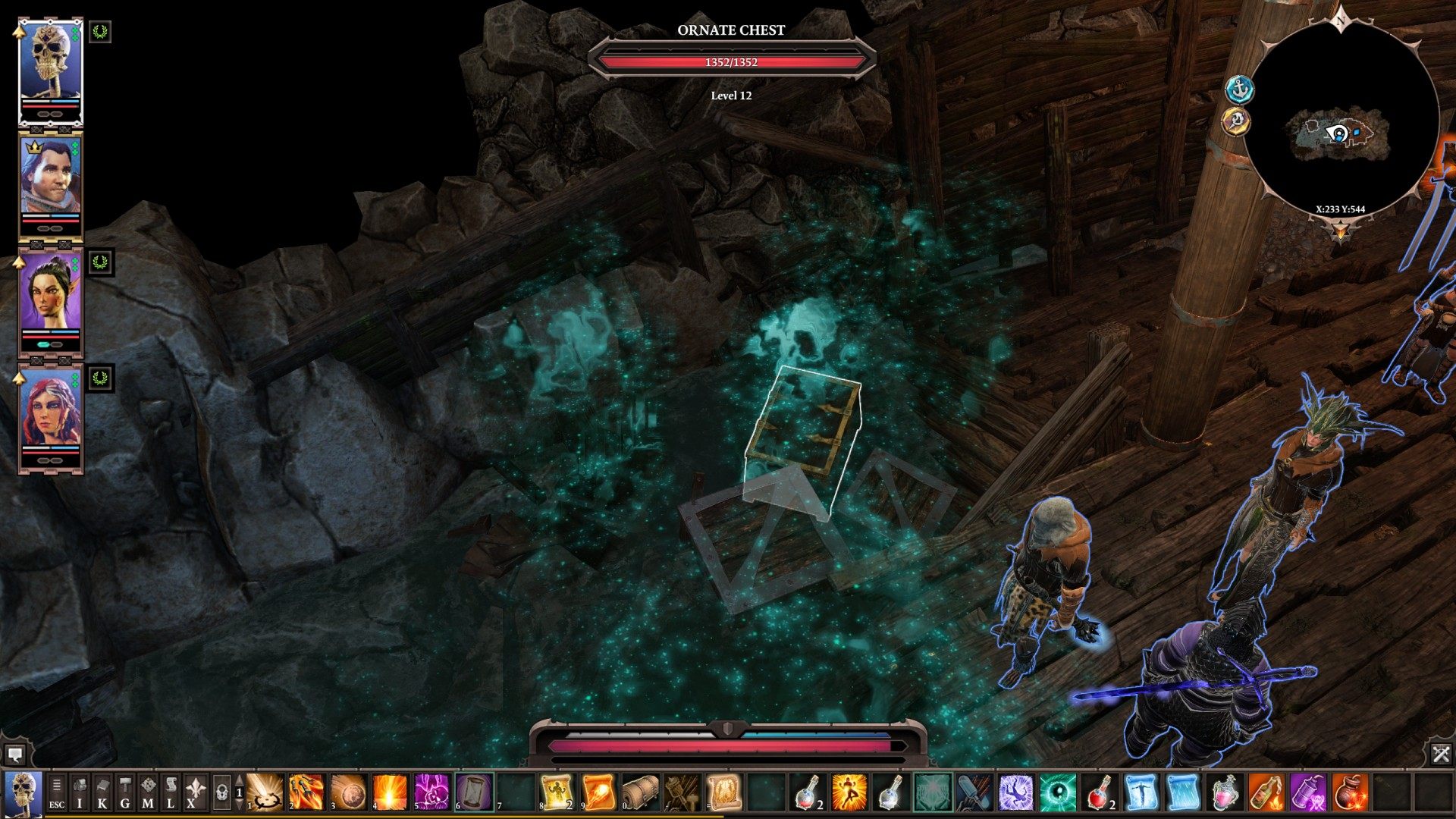Open the ESC game menu button
This screenshot has height=819, width=1456.
[x=57, y=793]
